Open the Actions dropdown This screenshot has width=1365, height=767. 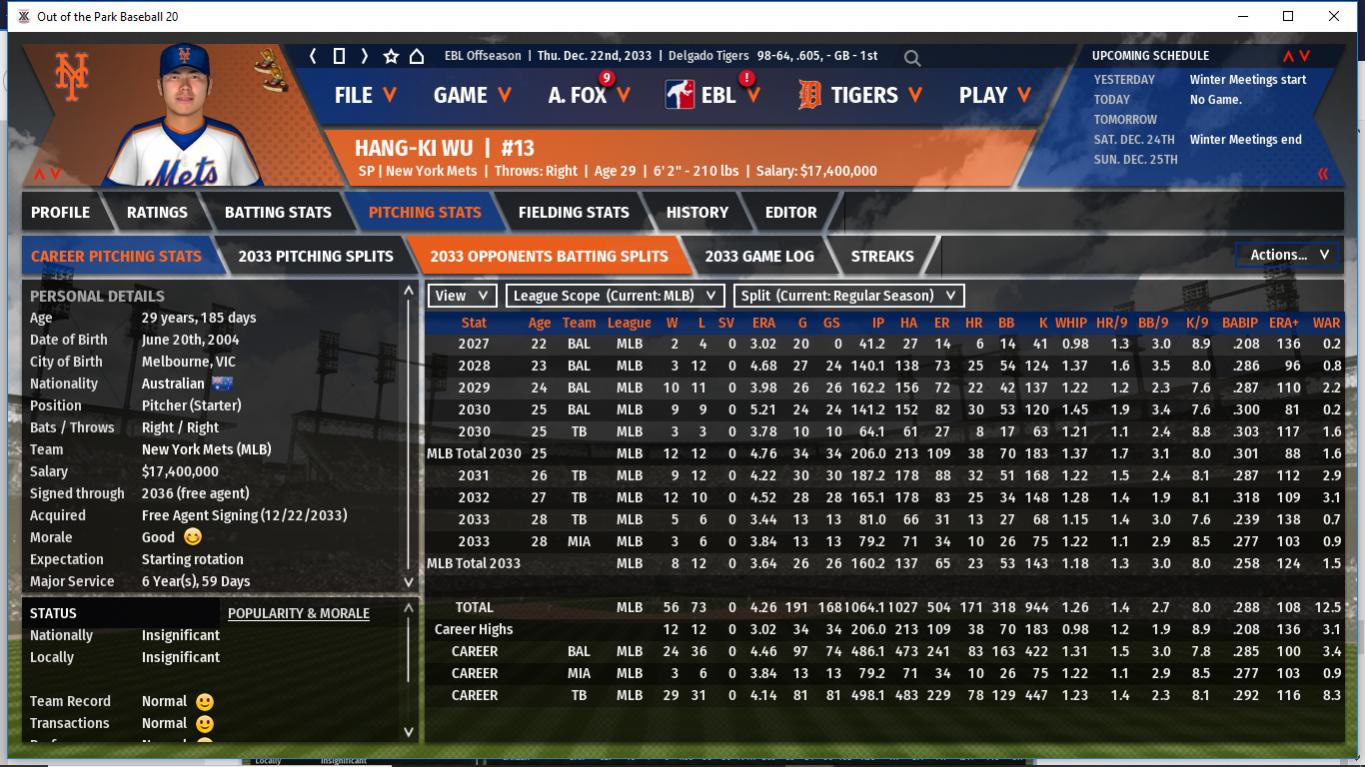pyautogui.click(x=1288, y=255)
